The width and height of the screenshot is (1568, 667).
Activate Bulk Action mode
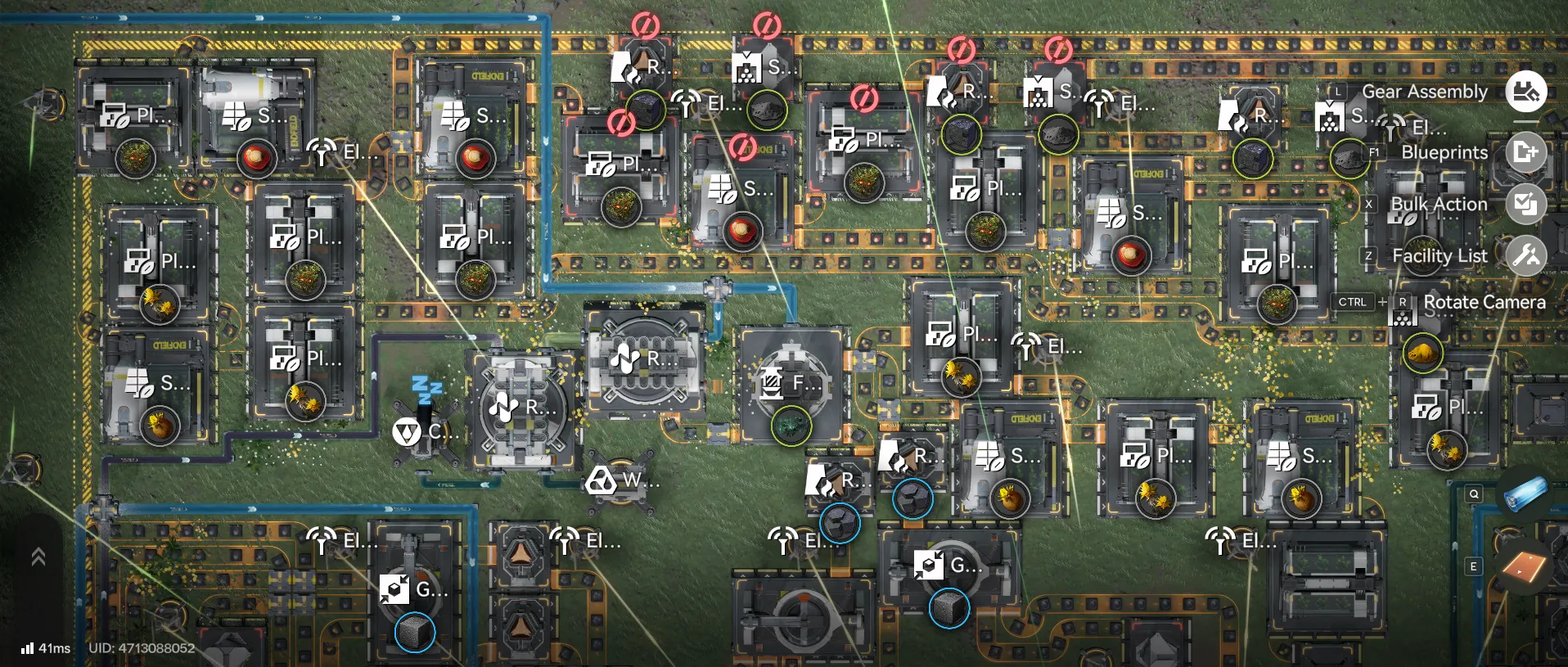tap(1527, 204)
